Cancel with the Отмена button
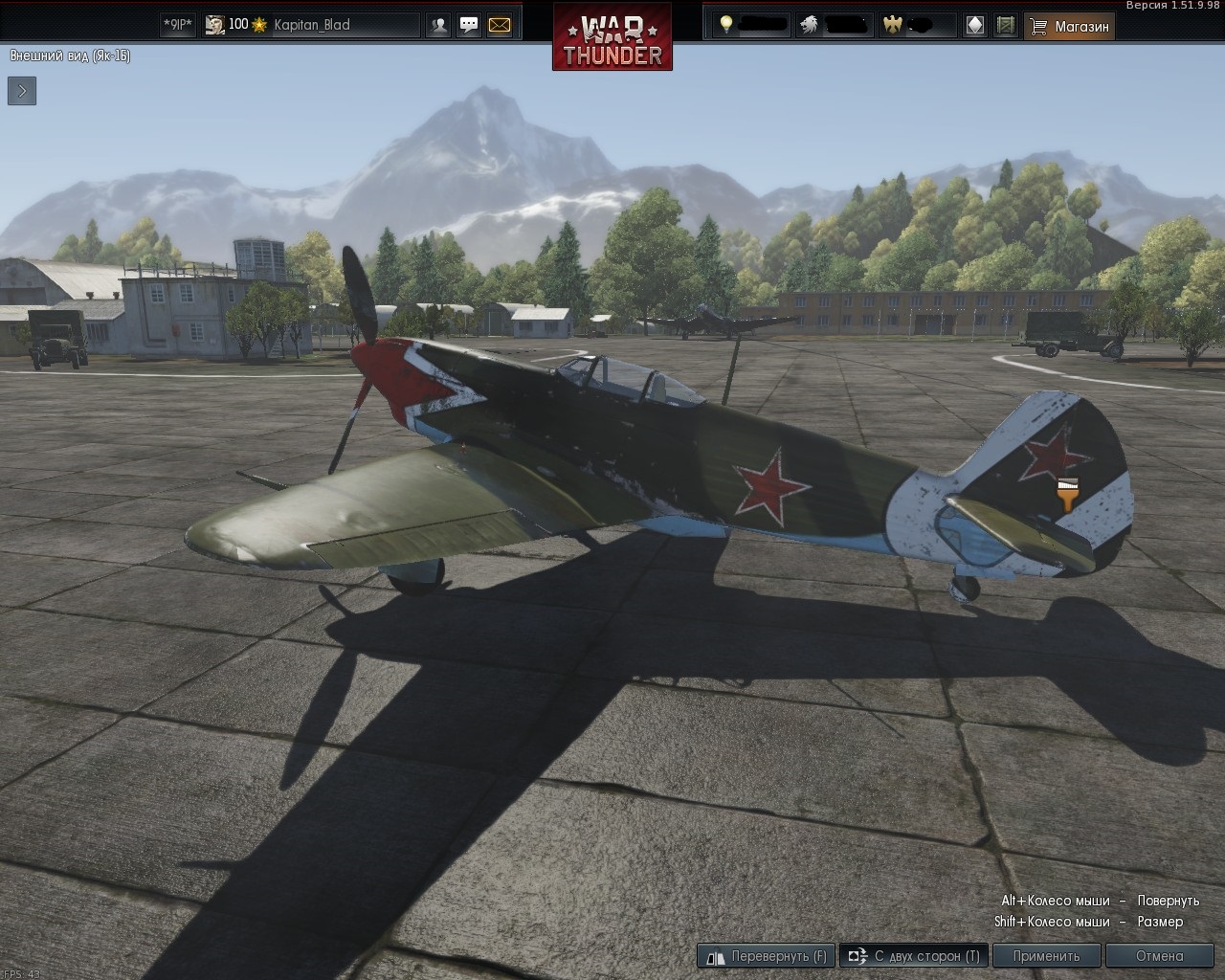The width and height of the screenshot is (1225, 980). (x=1159, y=955)
